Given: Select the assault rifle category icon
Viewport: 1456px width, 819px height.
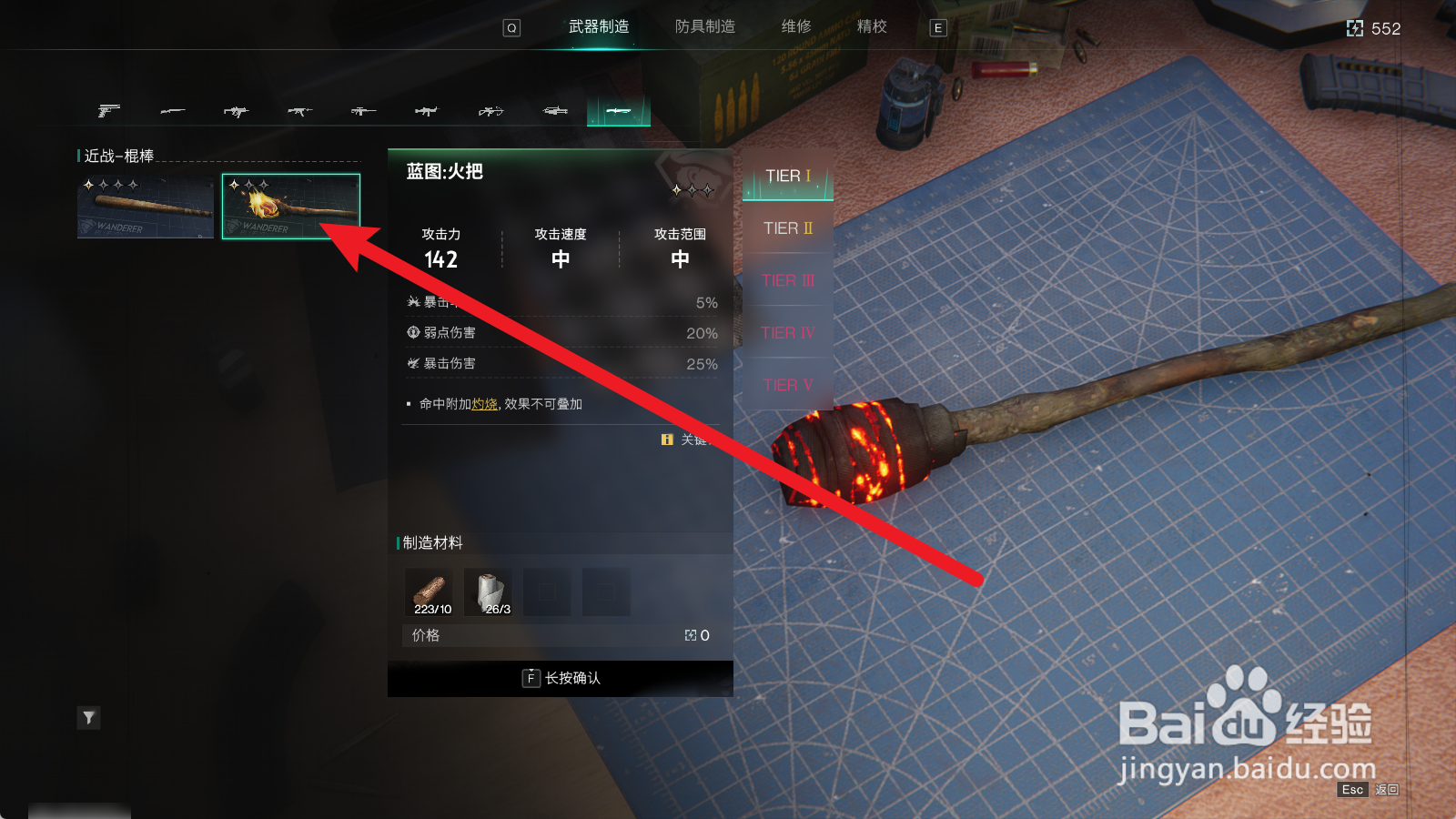Looking at the screenshot, I should pyautogui.click(x=300, y=111).
